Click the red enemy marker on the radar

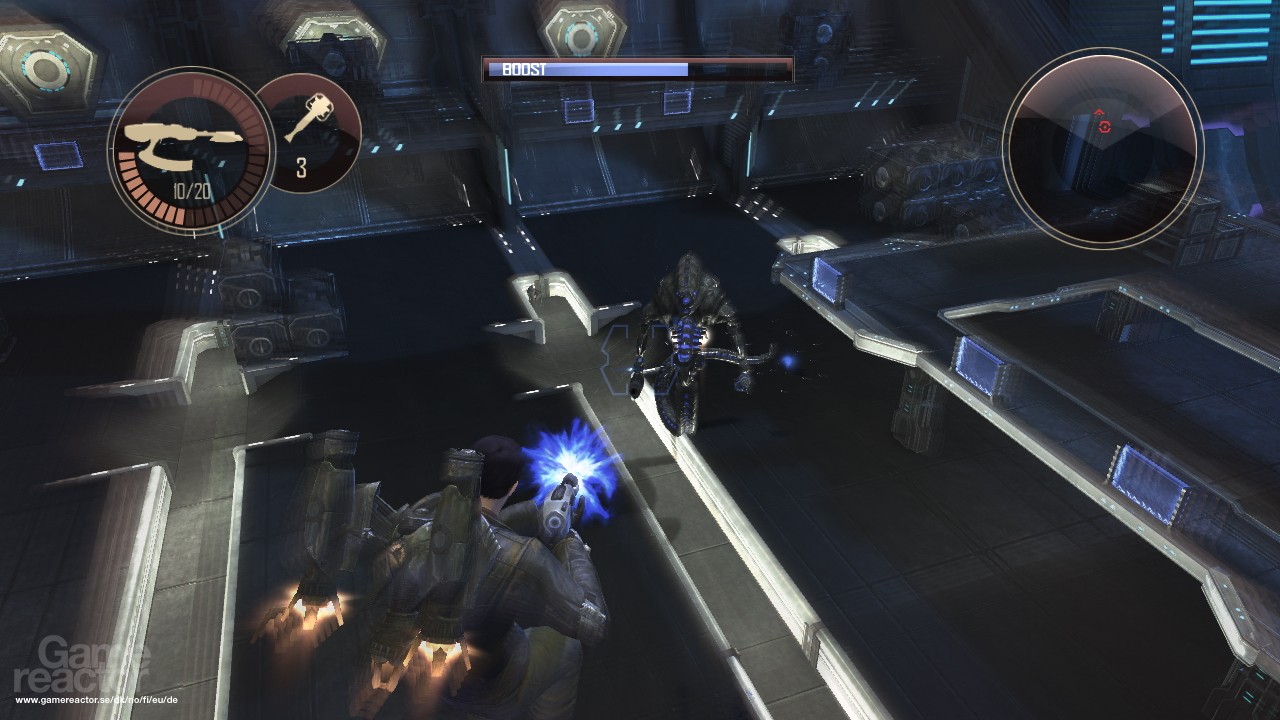[1103, 127]
